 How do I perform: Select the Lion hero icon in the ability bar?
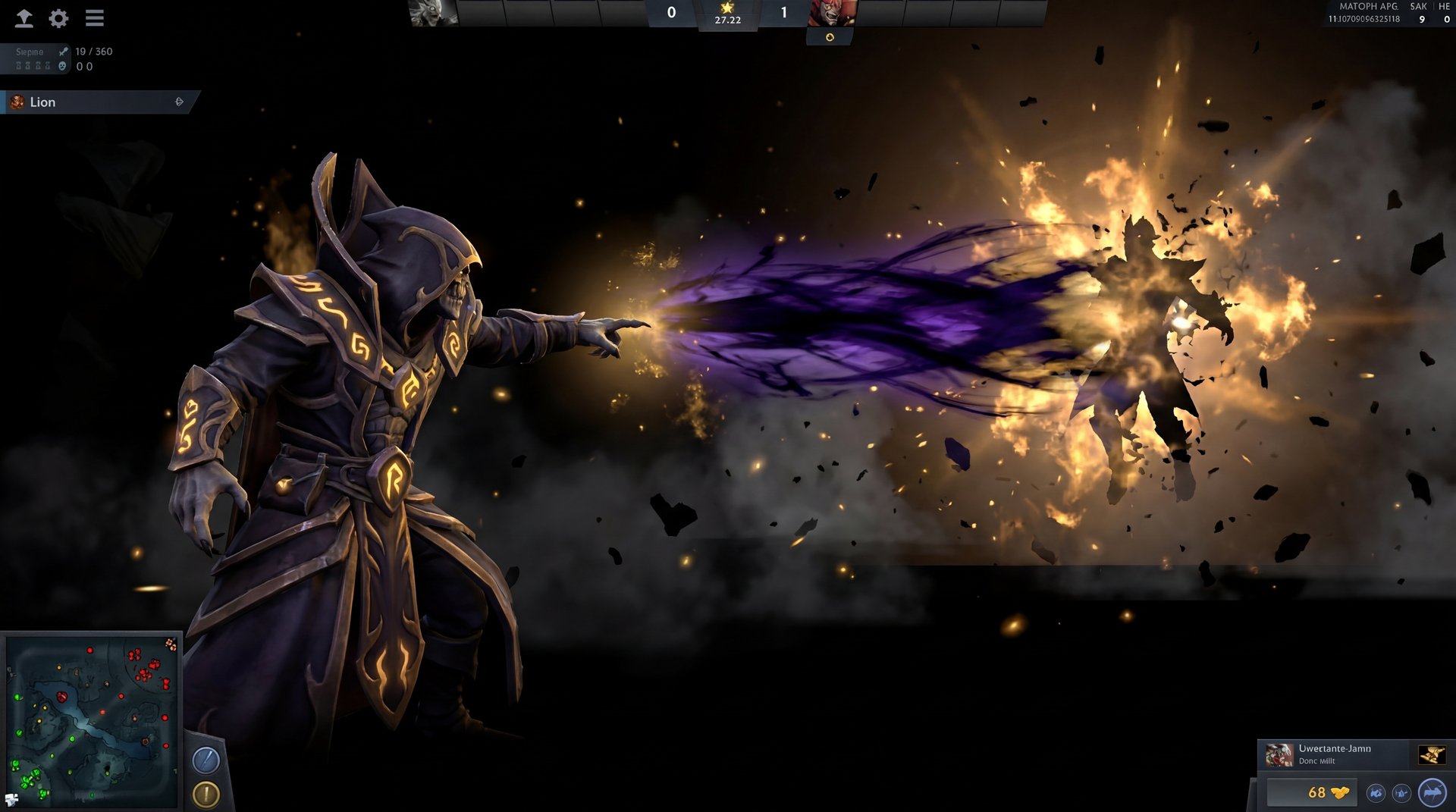(x=16, y=102)
